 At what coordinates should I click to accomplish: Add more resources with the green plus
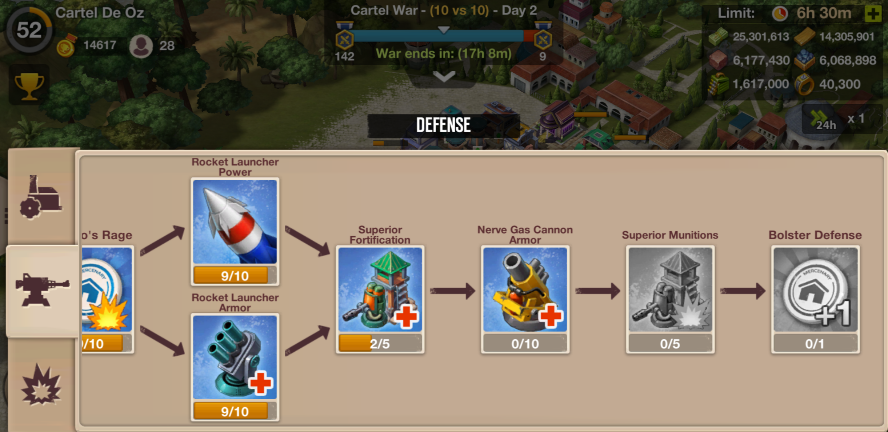[x=872, y=13]
